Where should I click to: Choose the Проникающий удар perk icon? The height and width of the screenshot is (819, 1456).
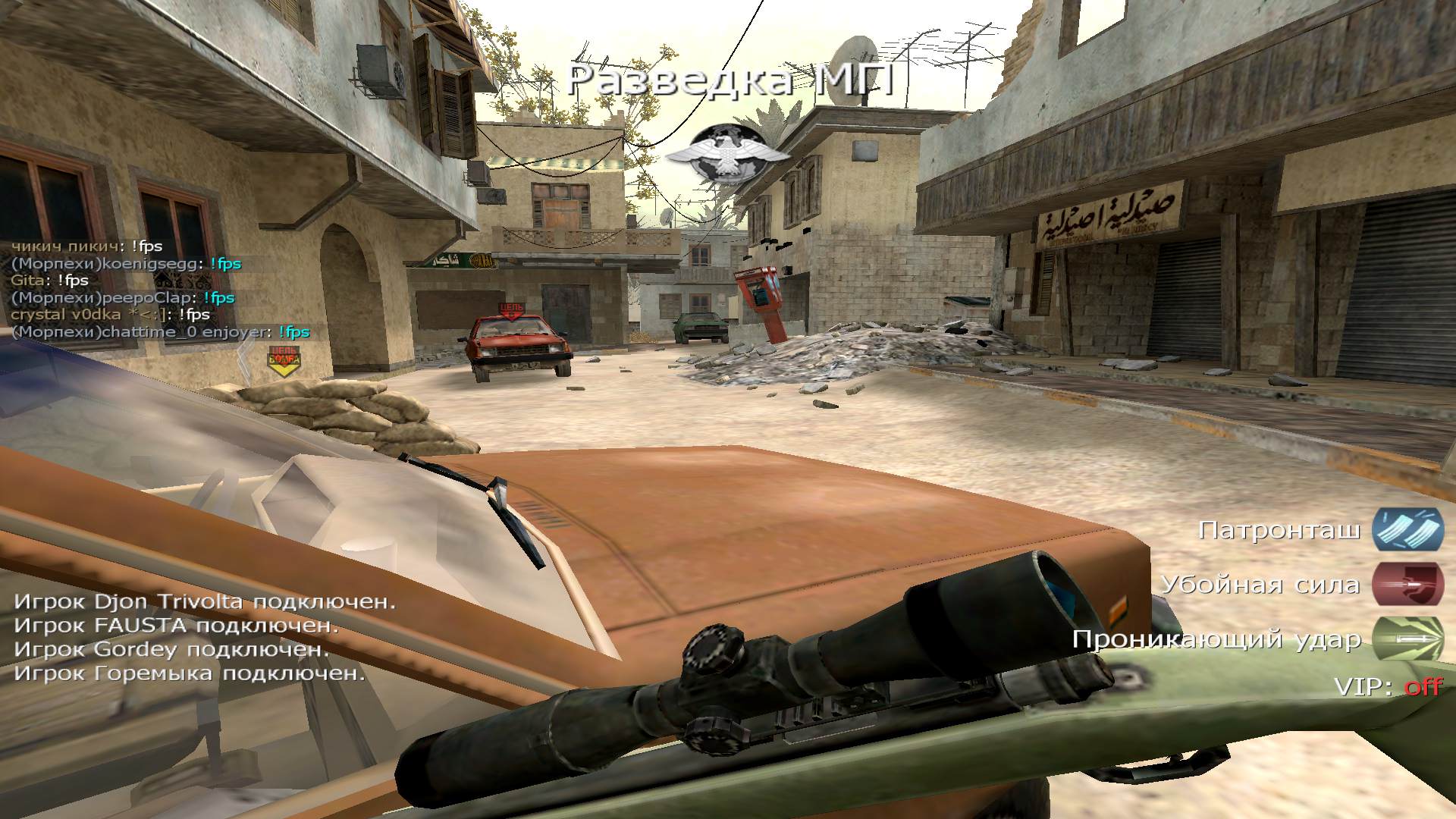tap(1407, 639)
